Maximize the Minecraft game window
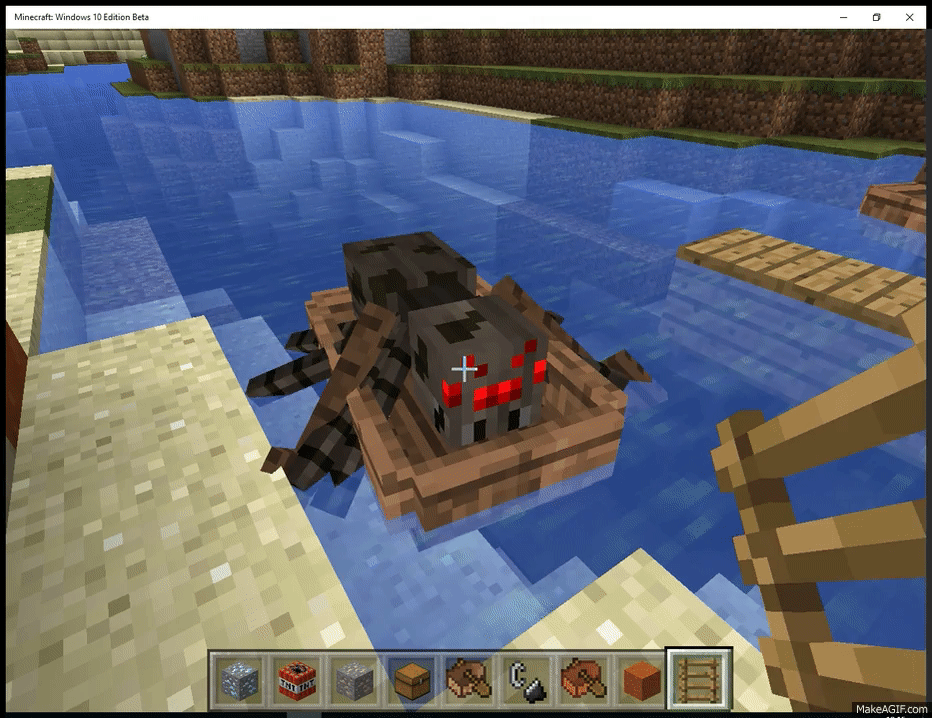This screenshot has width=932, height=718. pos(876,17)
